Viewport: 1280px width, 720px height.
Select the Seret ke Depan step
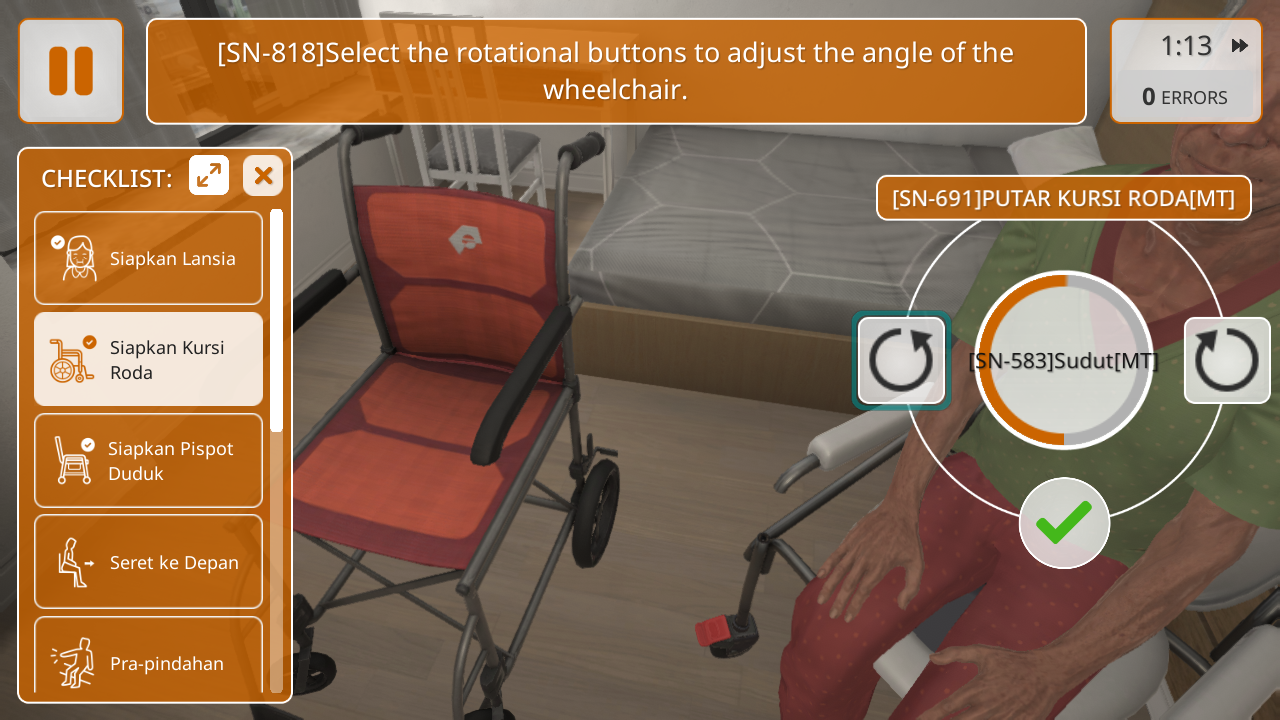pos(149,561)
